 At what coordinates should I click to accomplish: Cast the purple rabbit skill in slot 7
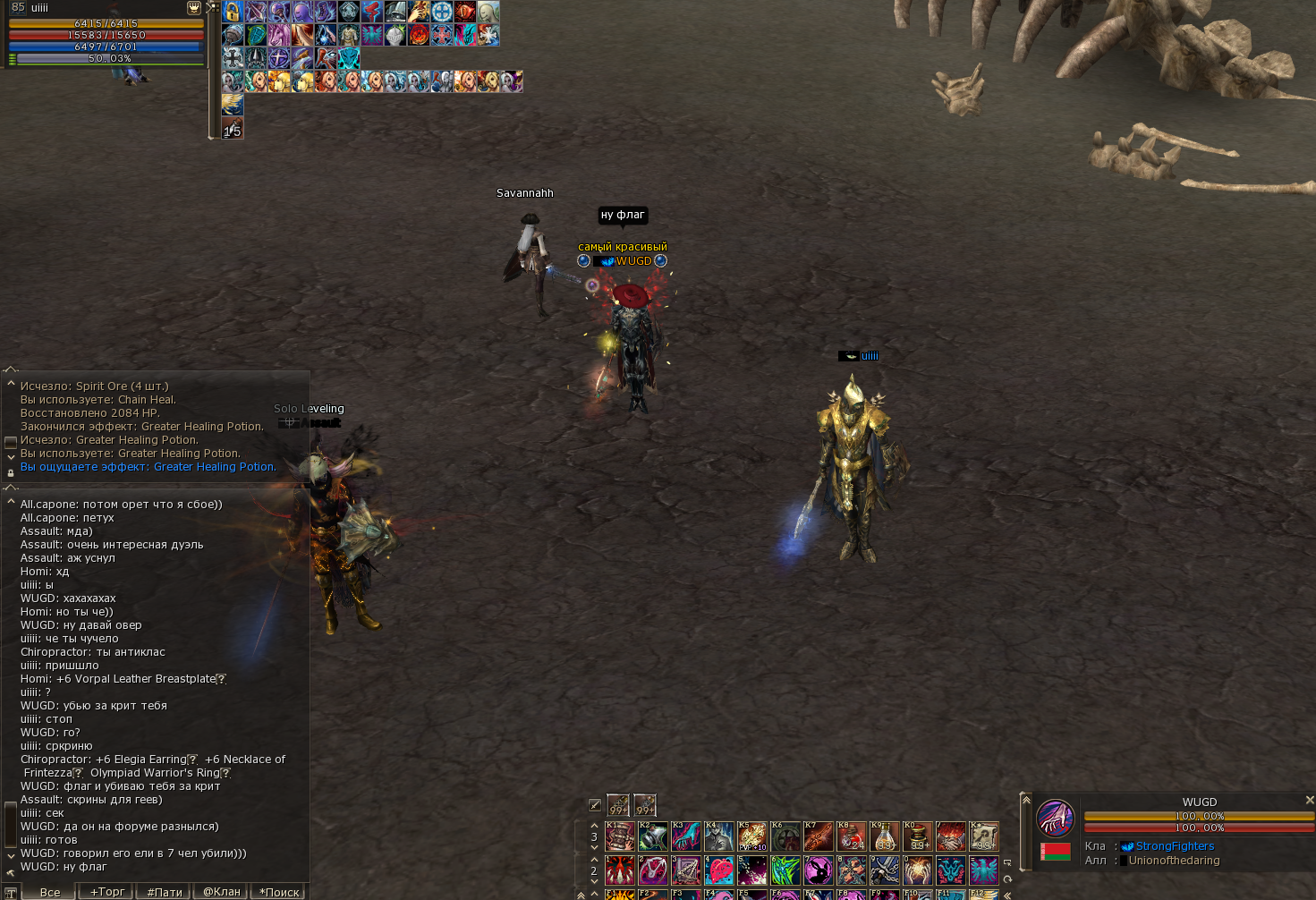[818, 870]
